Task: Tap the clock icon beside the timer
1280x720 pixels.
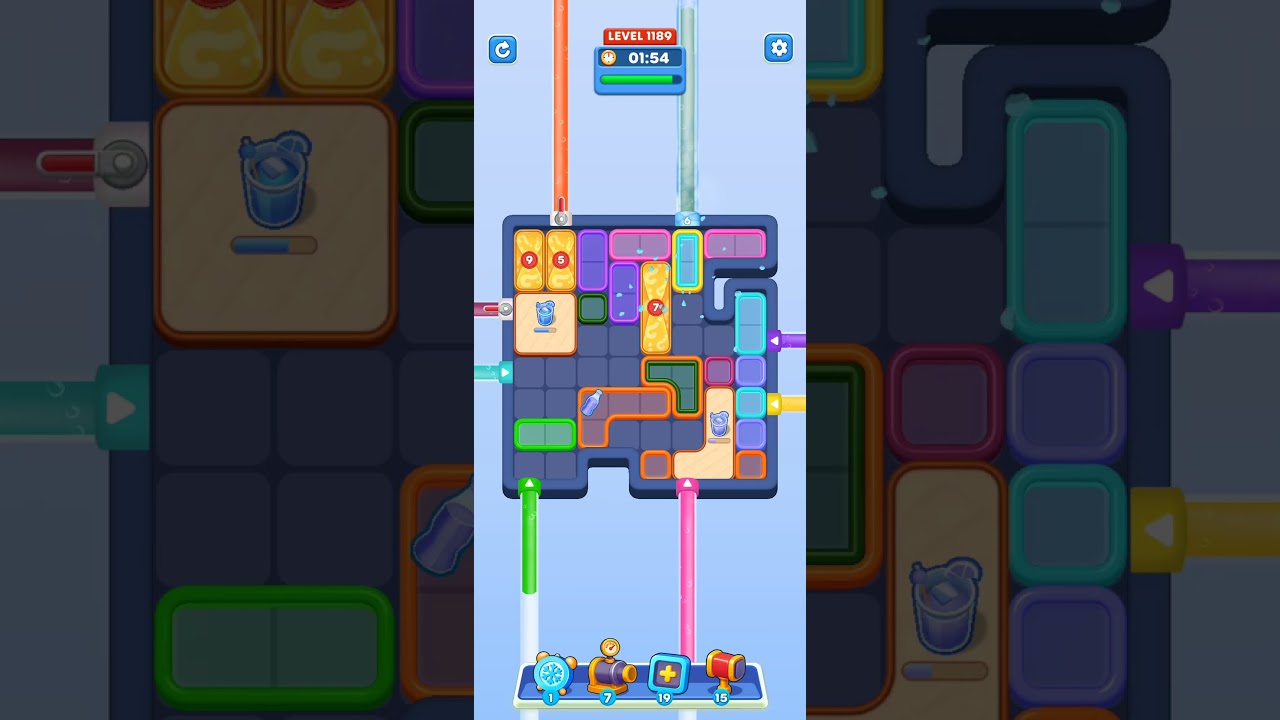Action: click(x=609, y=58)
